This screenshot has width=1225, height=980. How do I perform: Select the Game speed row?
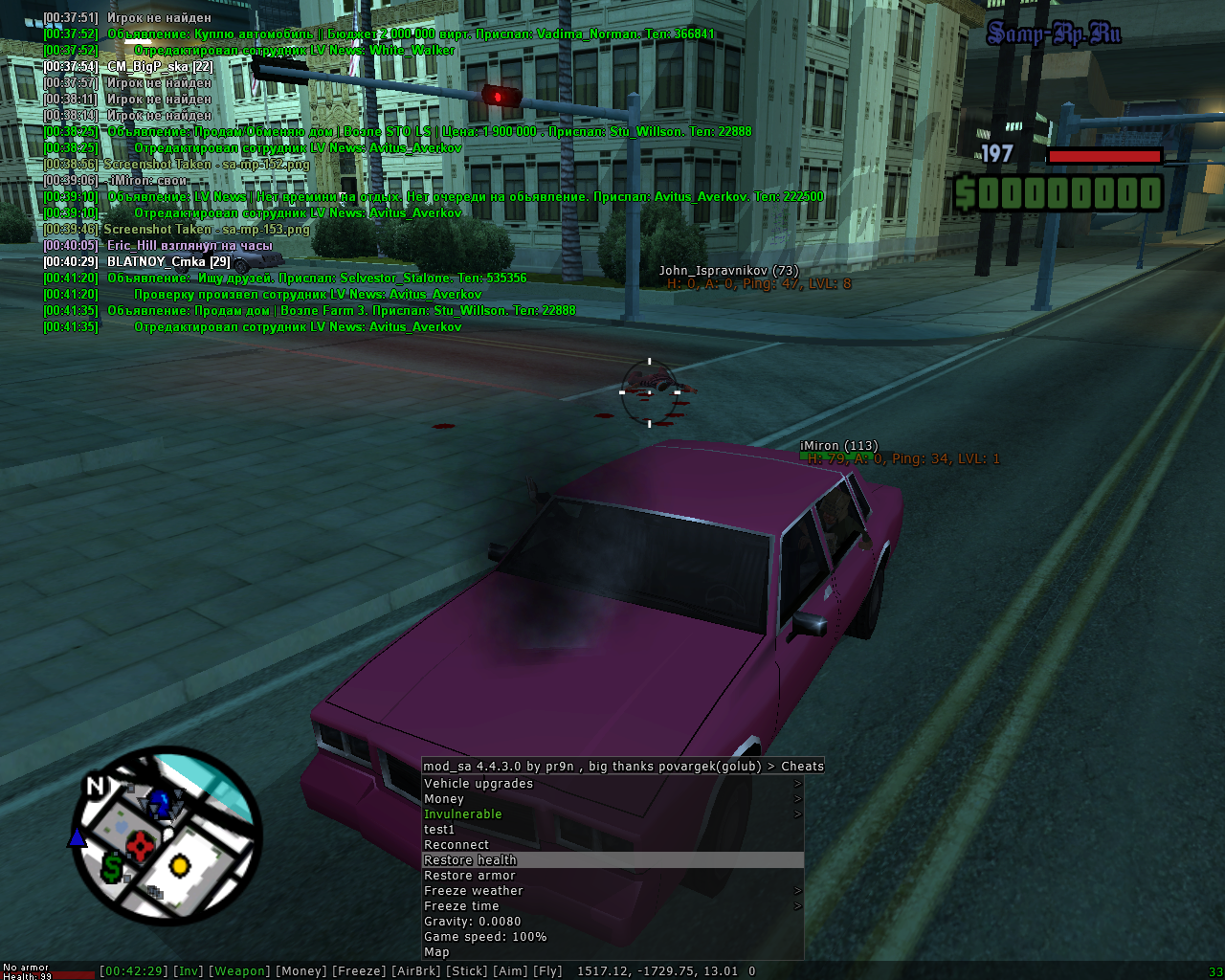coord(612,937)
